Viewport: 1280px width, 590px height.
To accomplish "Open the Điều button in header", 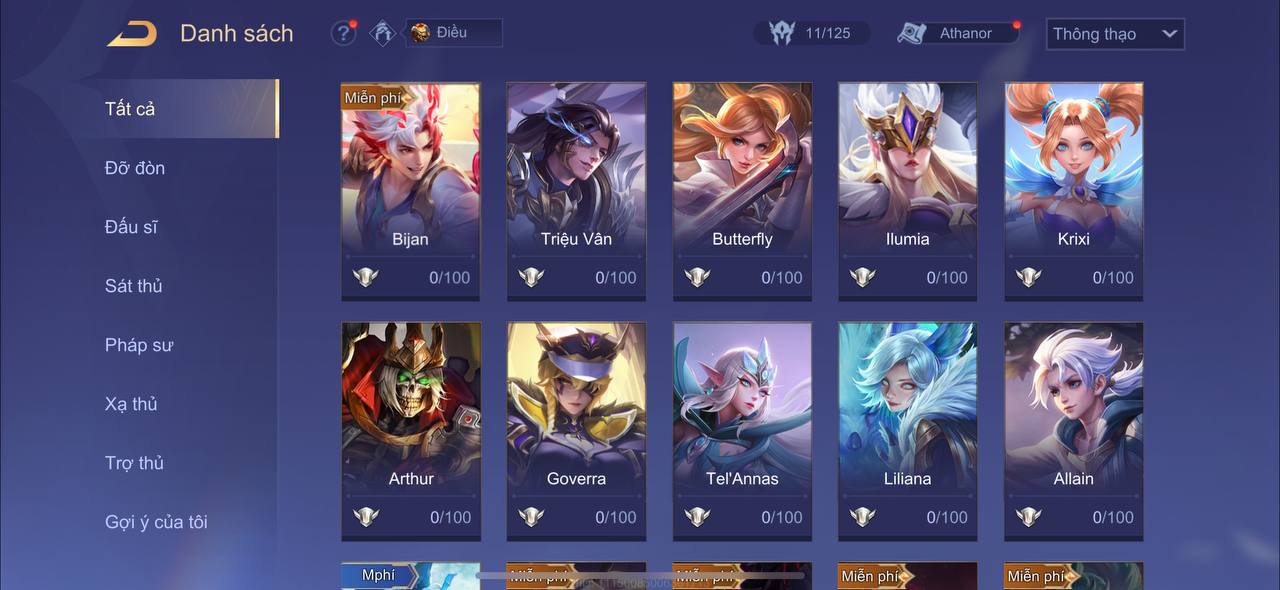I will [x=452, y=33].
